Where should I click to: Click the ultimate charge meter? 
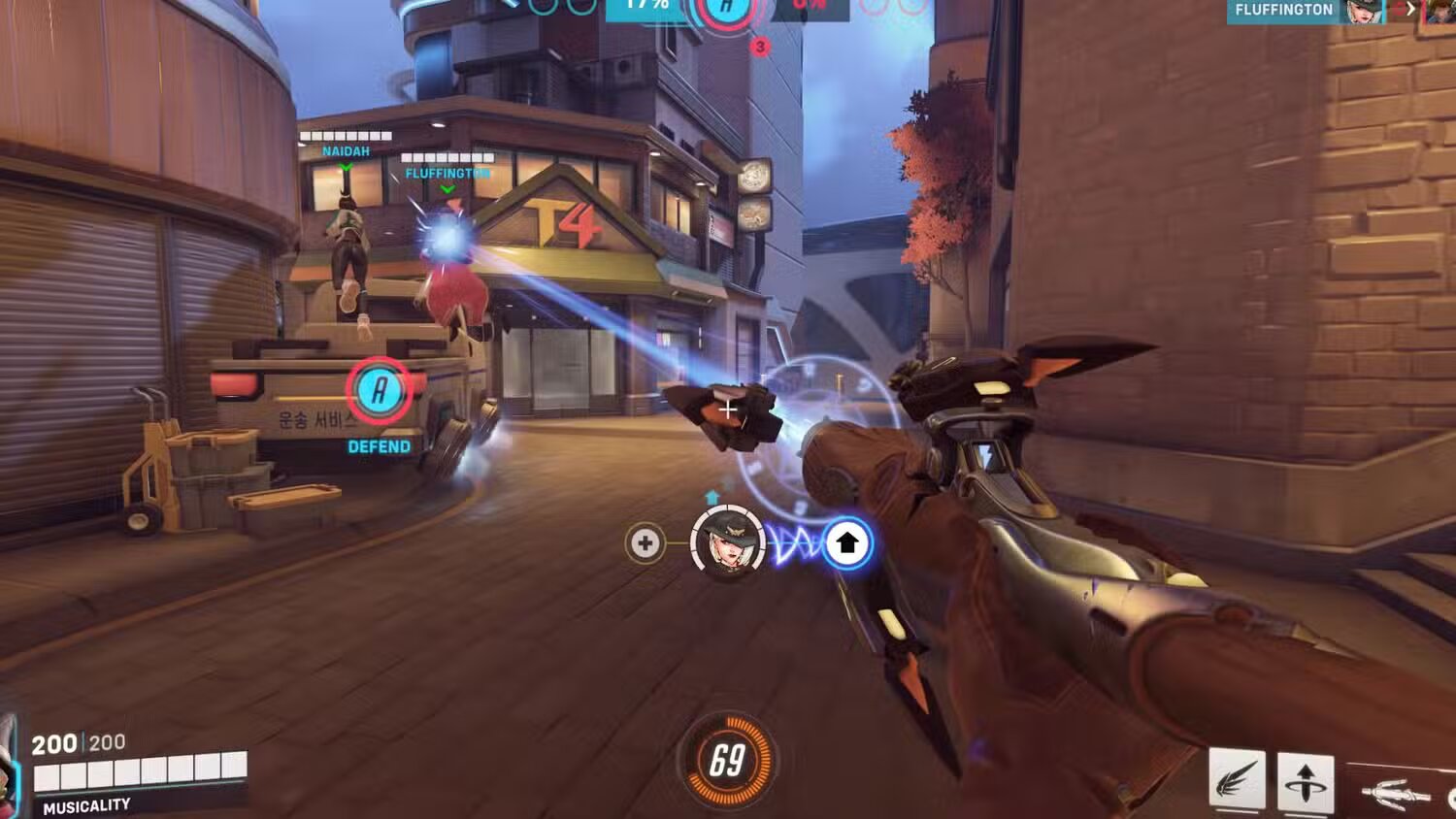pyautogui.click(x=727, y=761)
